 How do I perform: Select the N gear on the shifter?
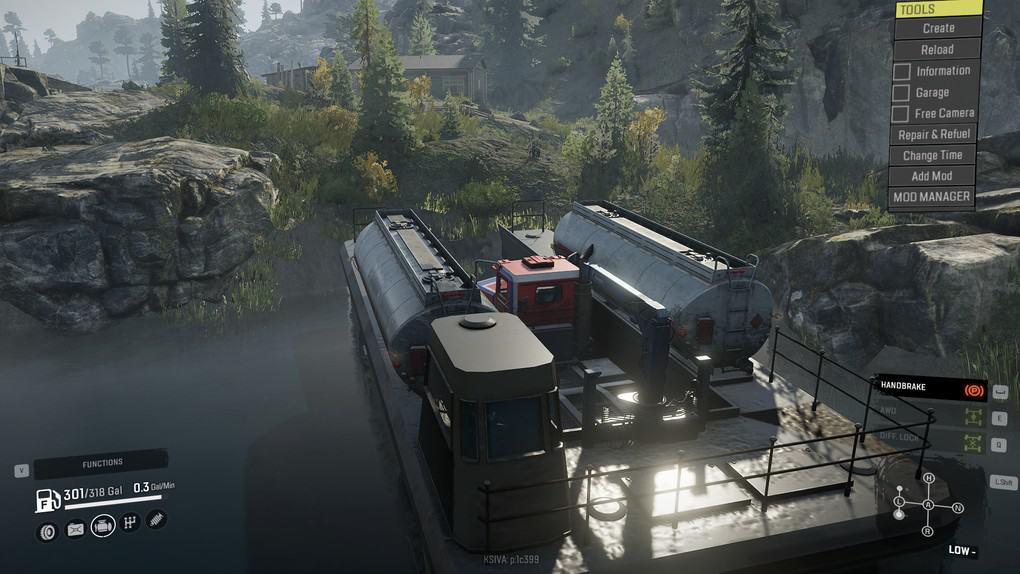[957, 508]
